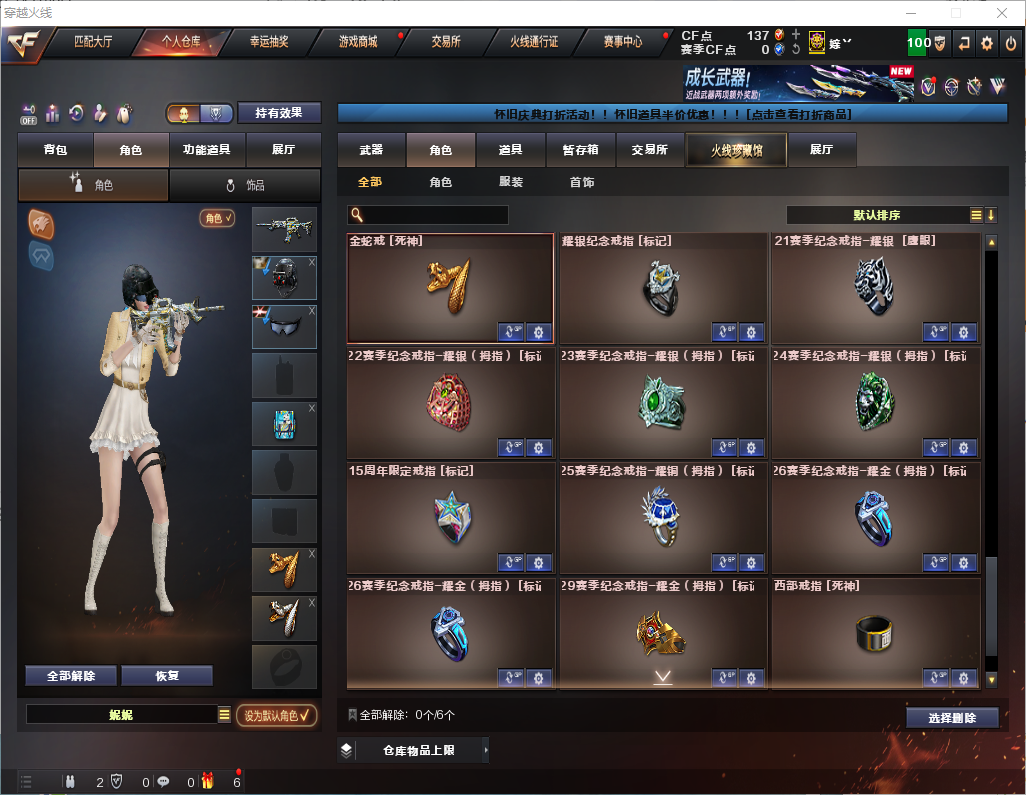Click 全部解除 to unequip everything
Screen dimensions: 1026x795
click(71, 676)
